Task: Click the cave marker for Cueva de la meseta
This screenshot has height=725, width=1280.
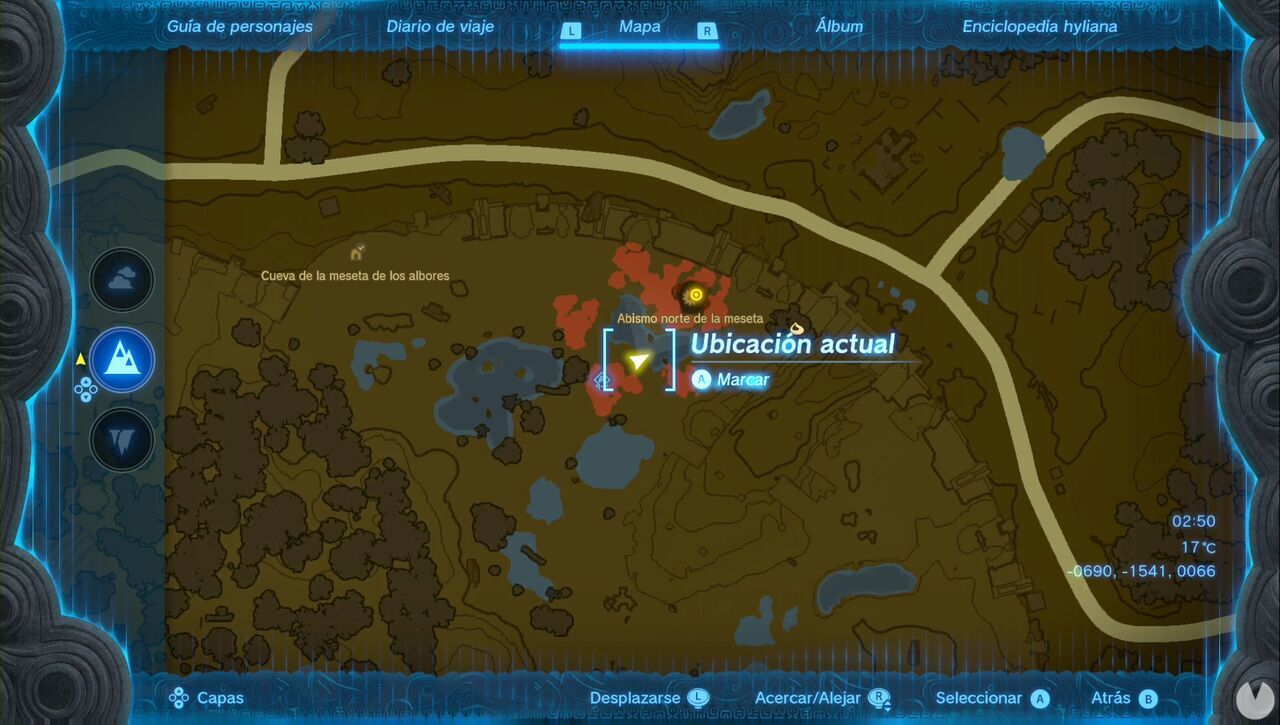Action: click(x=357, y=252)
